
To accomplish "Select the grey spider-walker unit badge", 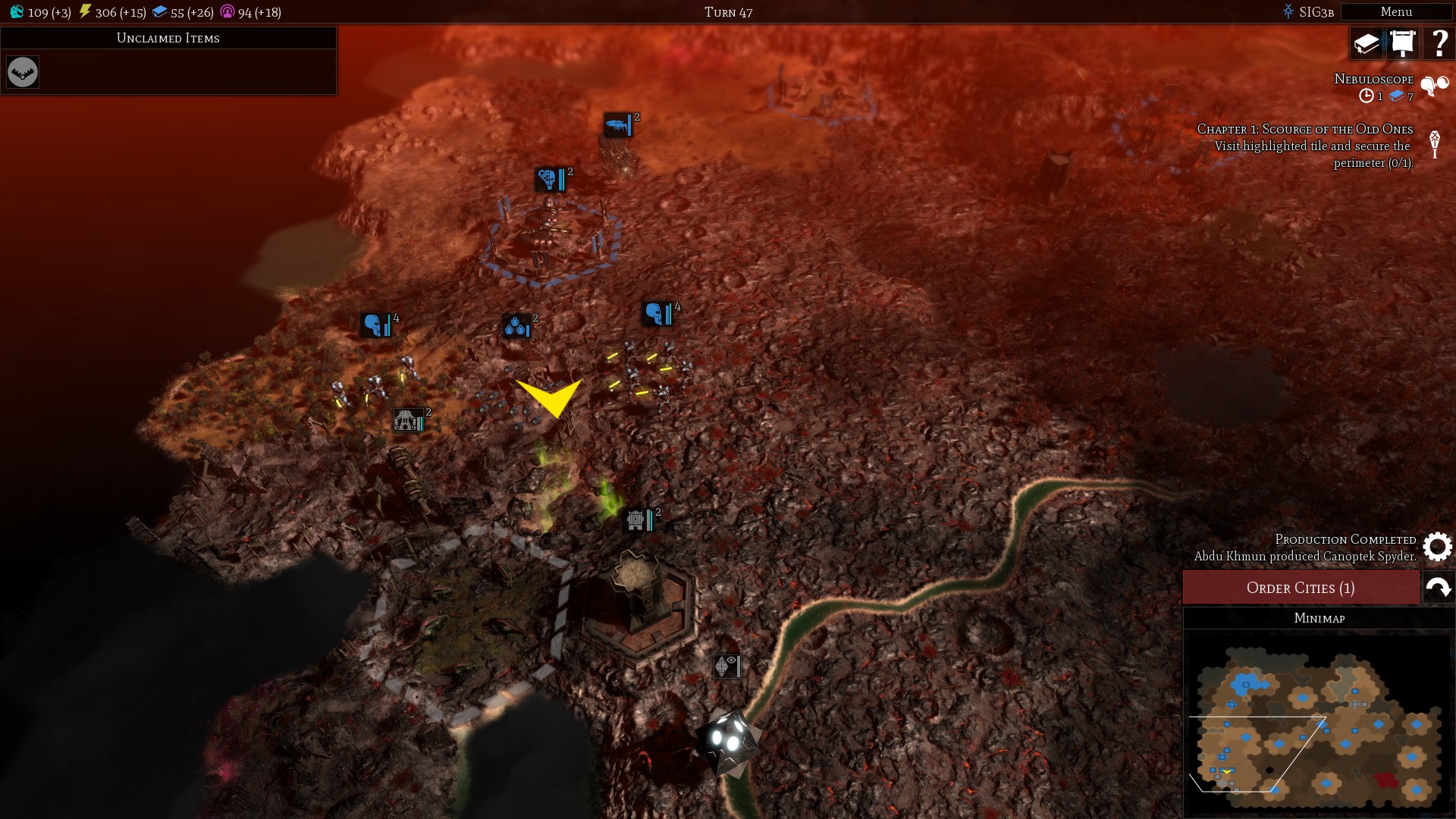I will coord(407,420).
